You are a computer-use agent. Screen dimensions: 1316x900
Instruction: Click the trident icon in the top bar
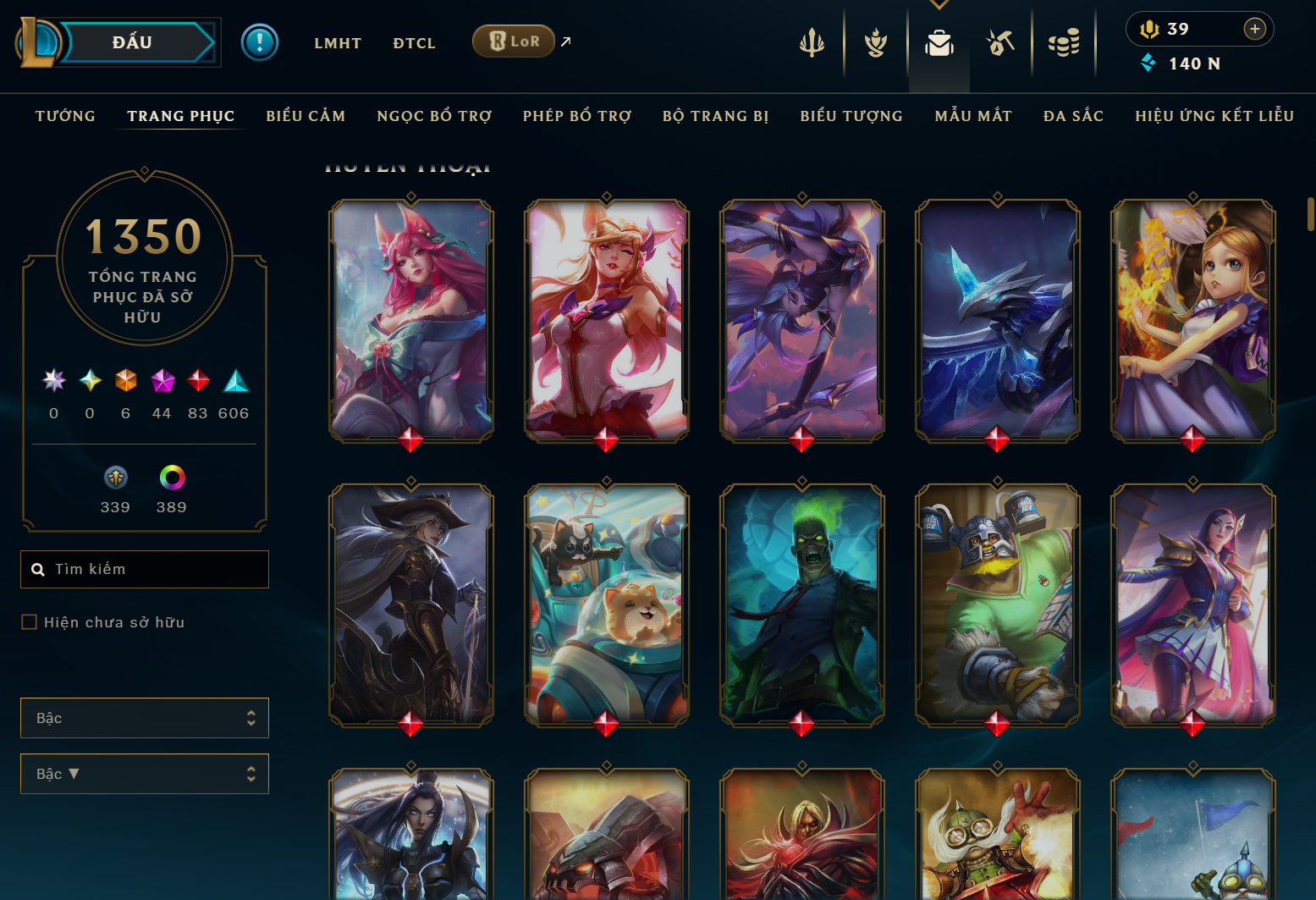click(x=812, y=41)
